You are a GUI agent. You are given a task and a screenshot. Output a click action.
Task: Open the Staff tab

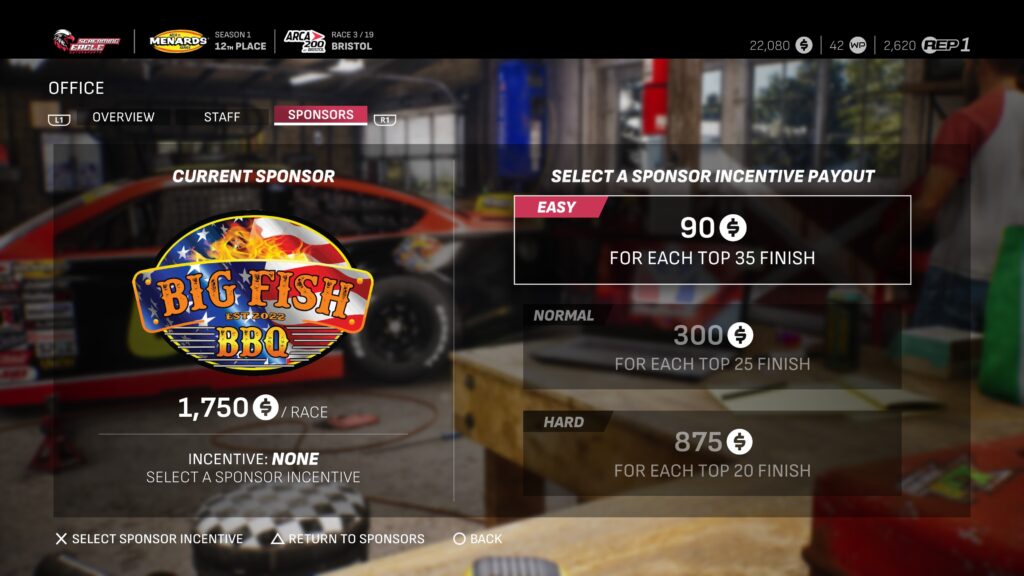[222, 117]
